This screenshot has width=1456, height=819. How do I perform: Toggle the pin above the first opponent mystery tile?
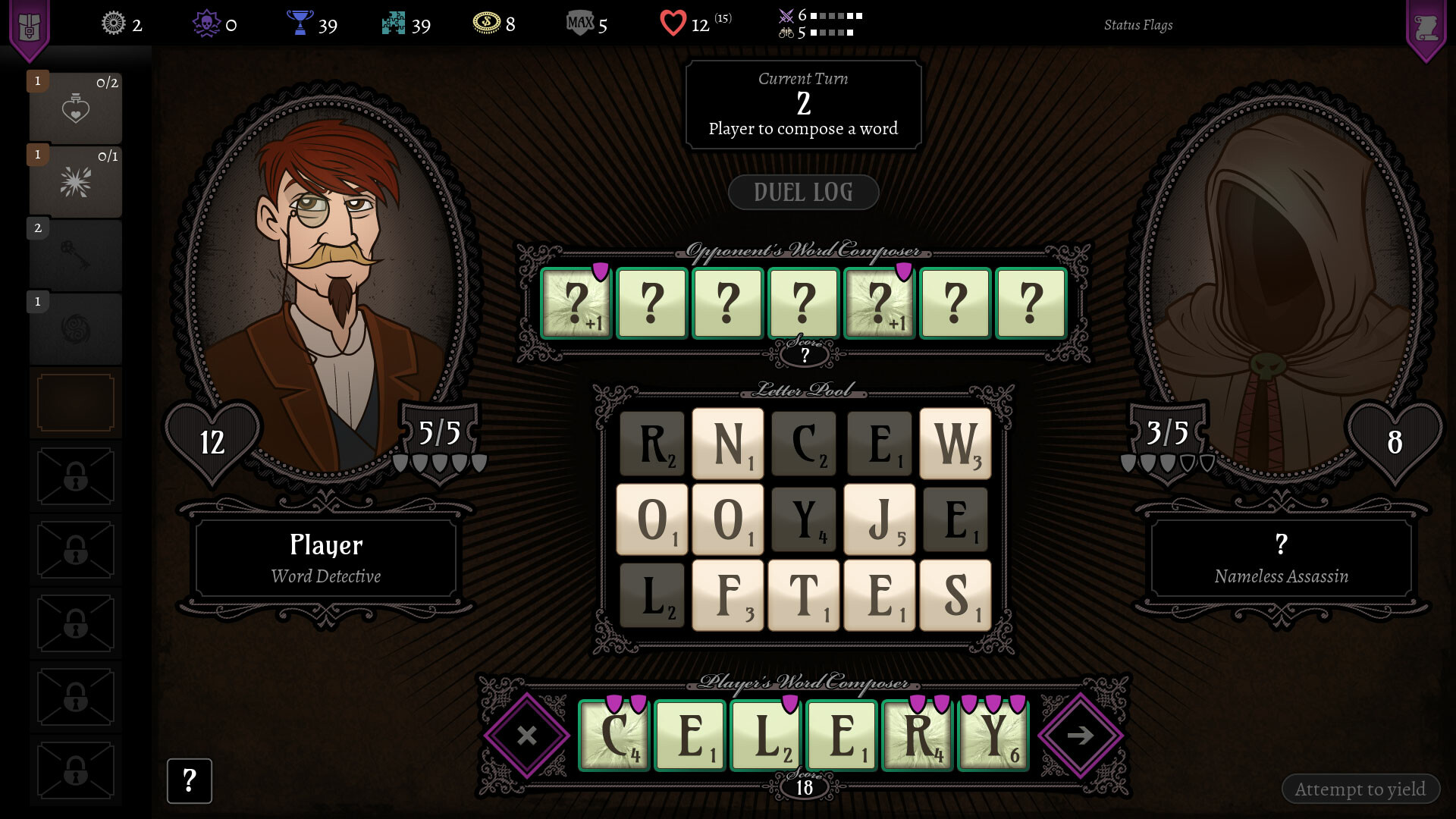coord(599,270)
